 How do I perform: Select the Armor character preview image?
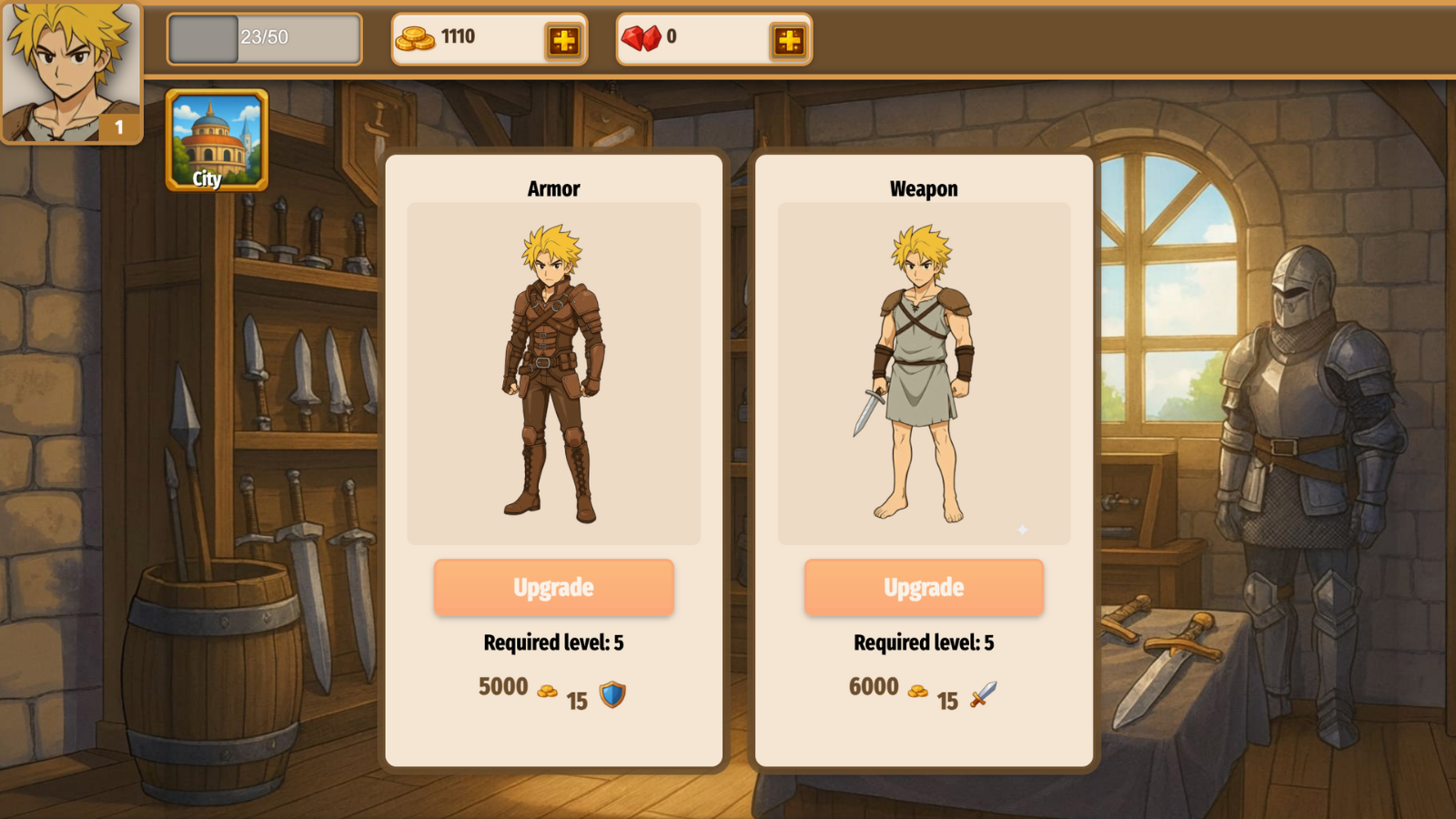(x=553, y=371)
